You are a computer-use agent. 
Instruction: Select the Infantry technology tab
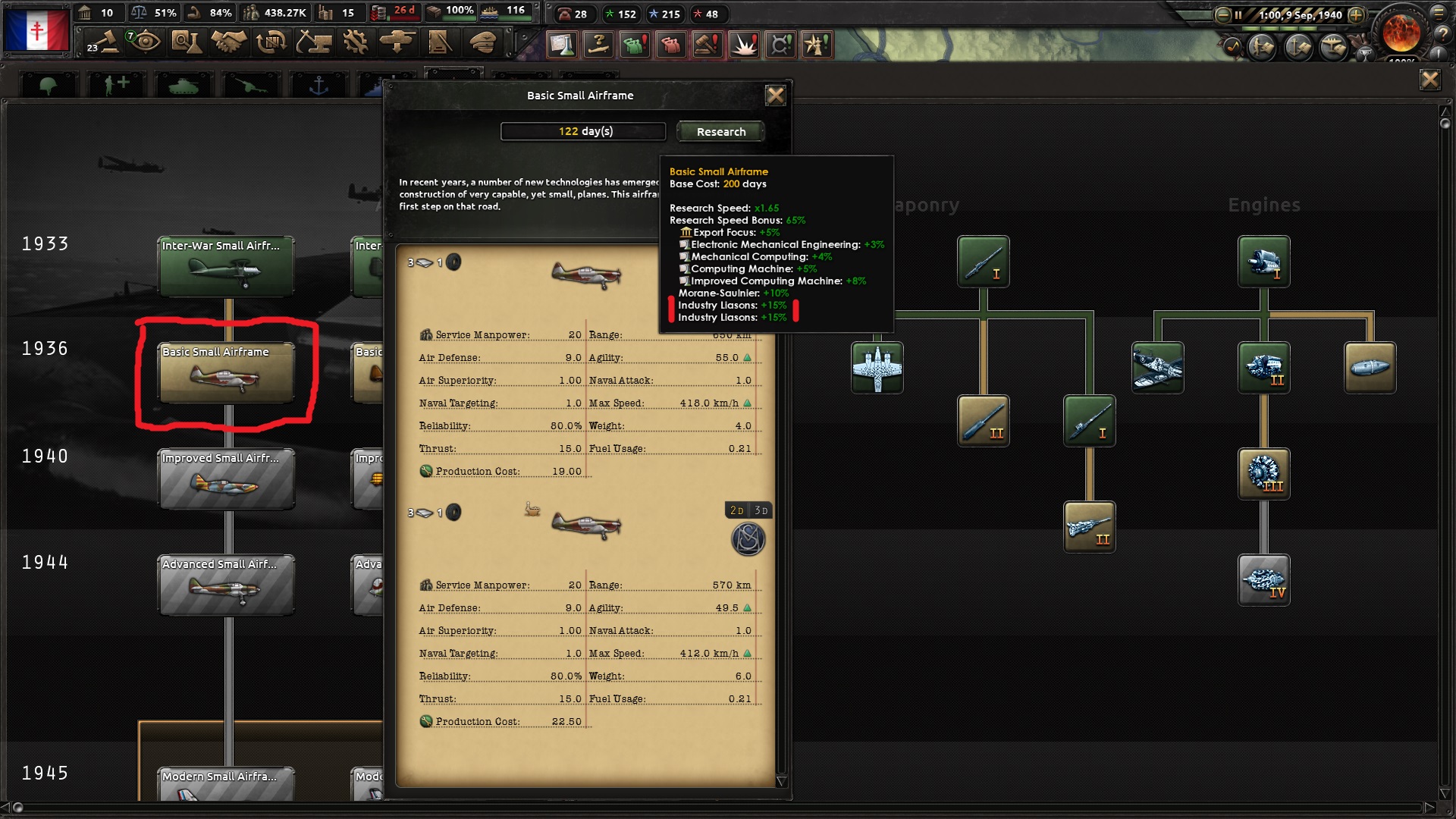pyautogui.click(x=48, y=83)
